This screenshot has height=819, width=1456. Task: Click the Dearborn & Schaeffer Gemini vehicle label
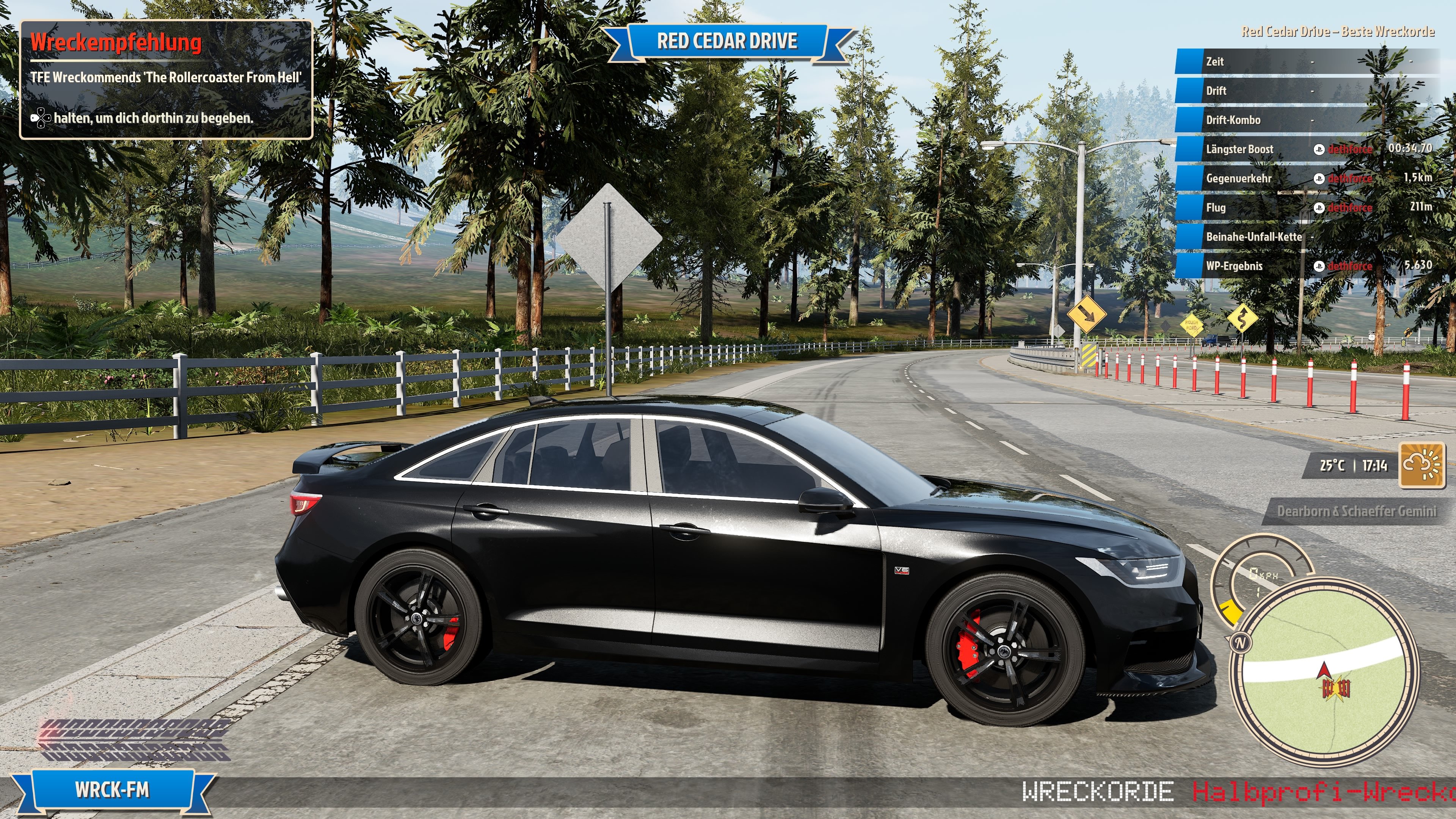point(1356,511)
